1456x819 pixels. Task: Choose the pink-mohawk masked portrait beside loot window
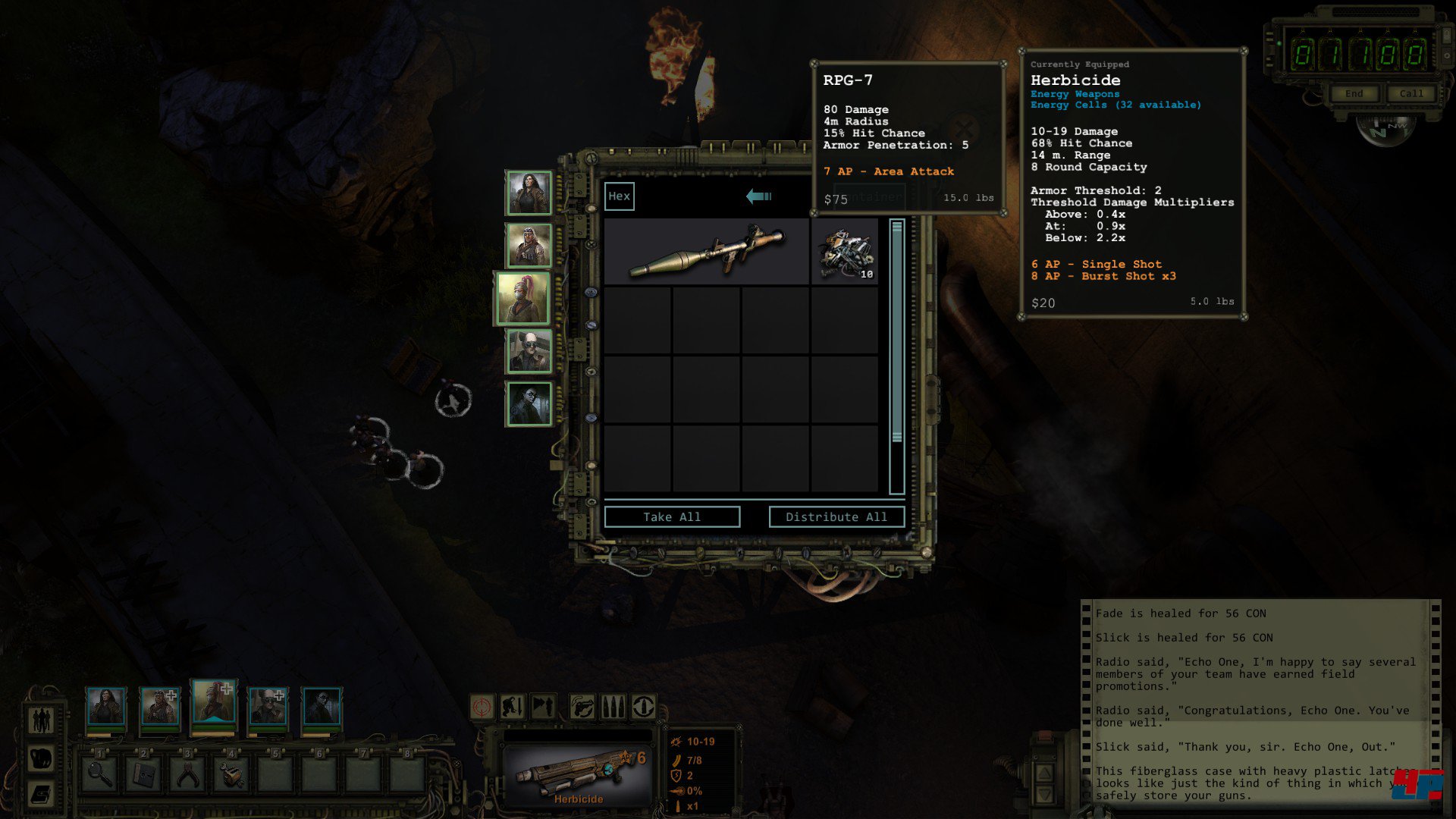523,298
